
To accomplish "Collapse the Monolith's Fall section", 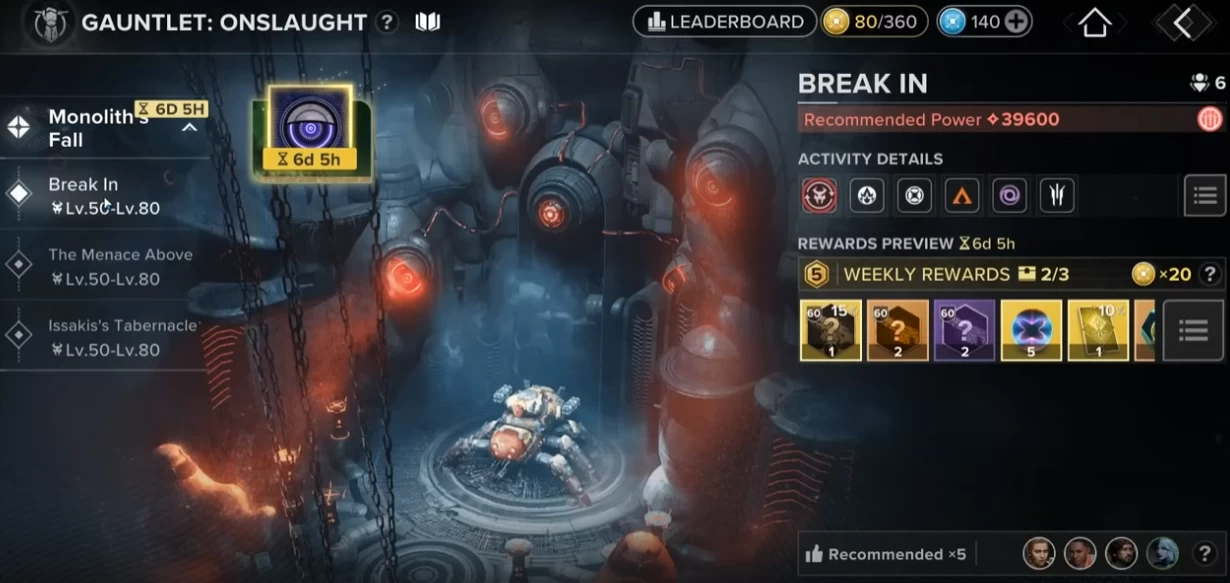I will (189, 127).
